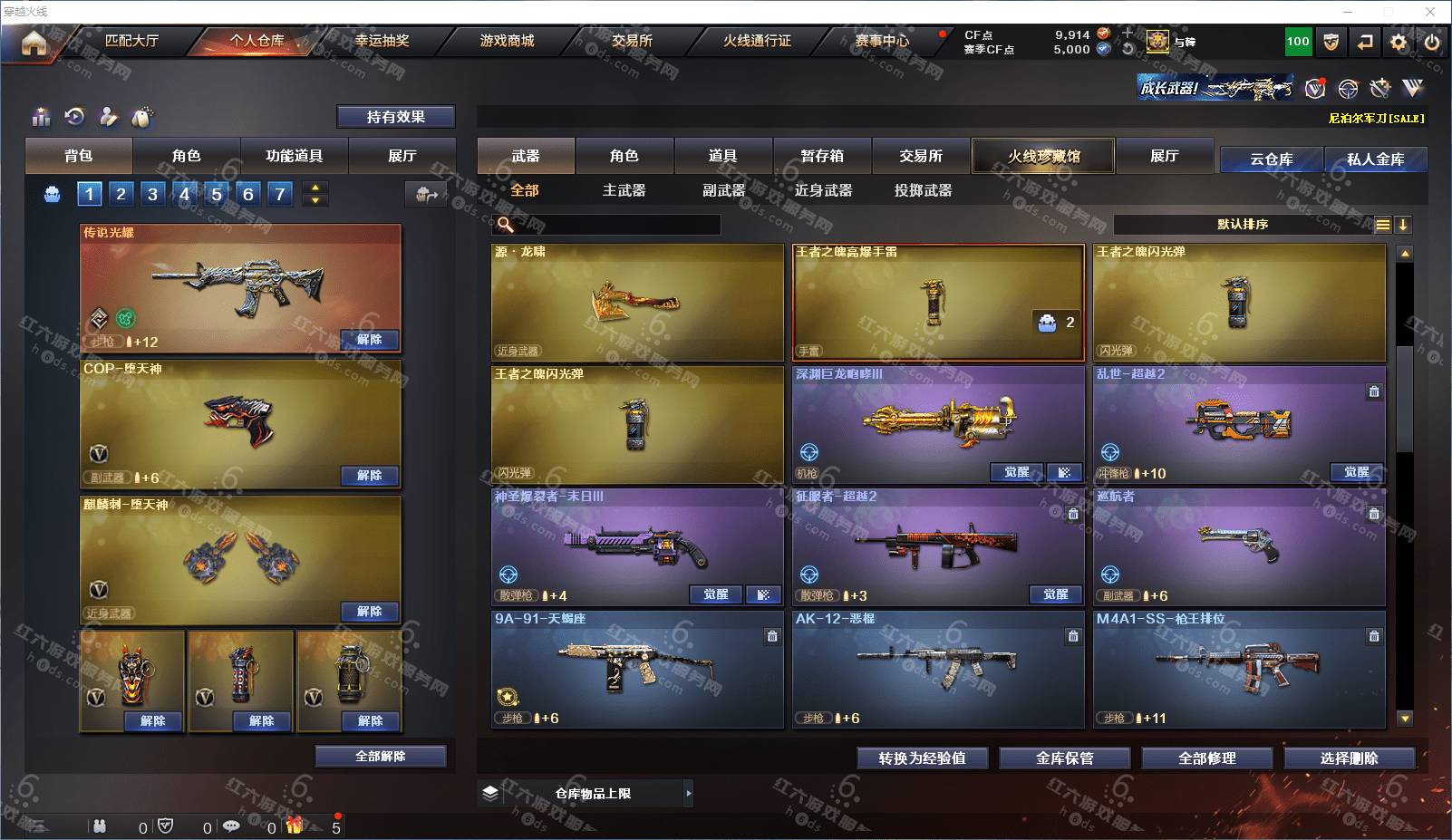Open the 匹配大厅 lobby menu

tap(131, 41)
